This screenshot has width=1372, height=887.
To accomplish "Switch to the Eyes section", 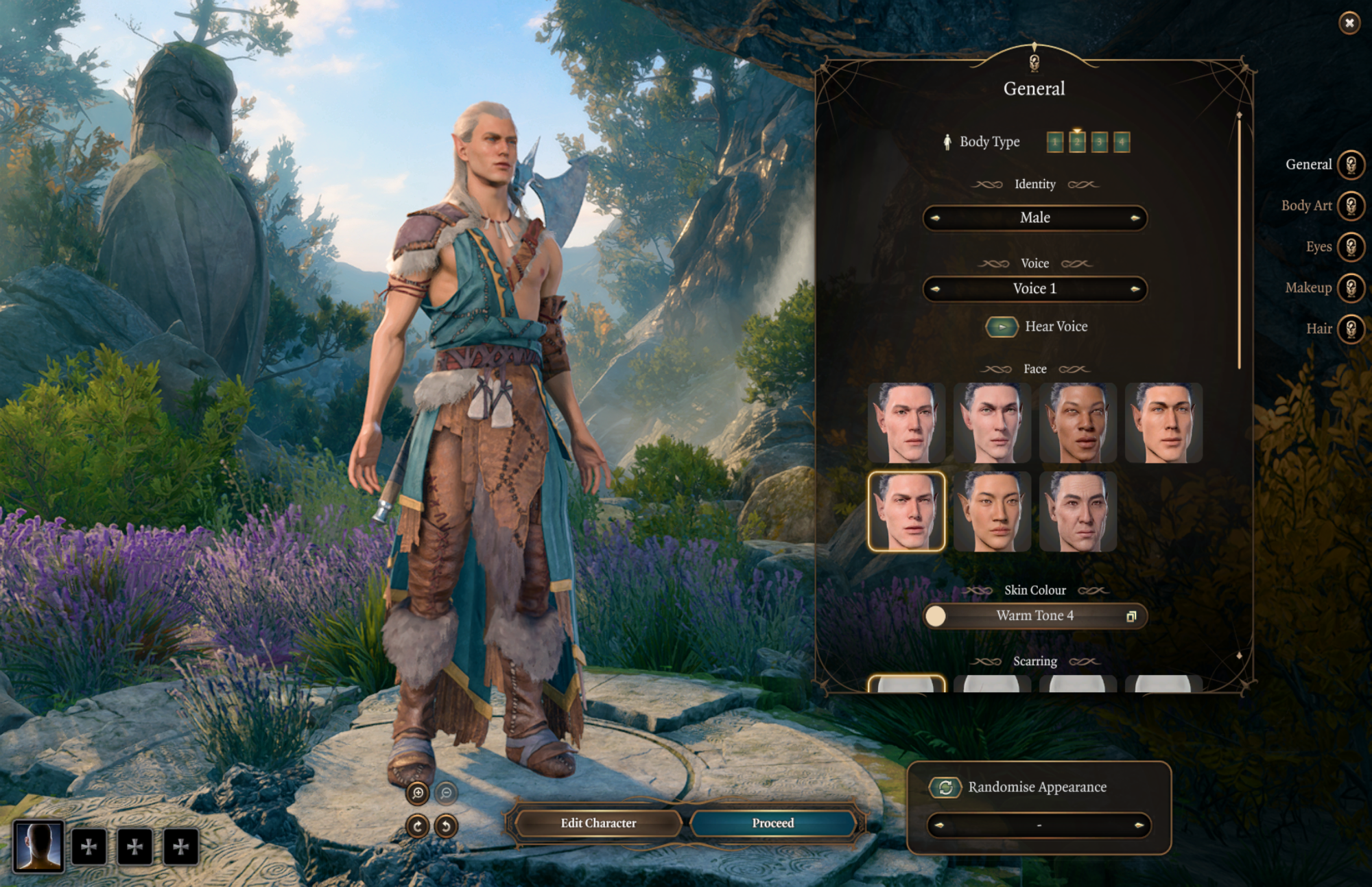I will [1351, 247].
